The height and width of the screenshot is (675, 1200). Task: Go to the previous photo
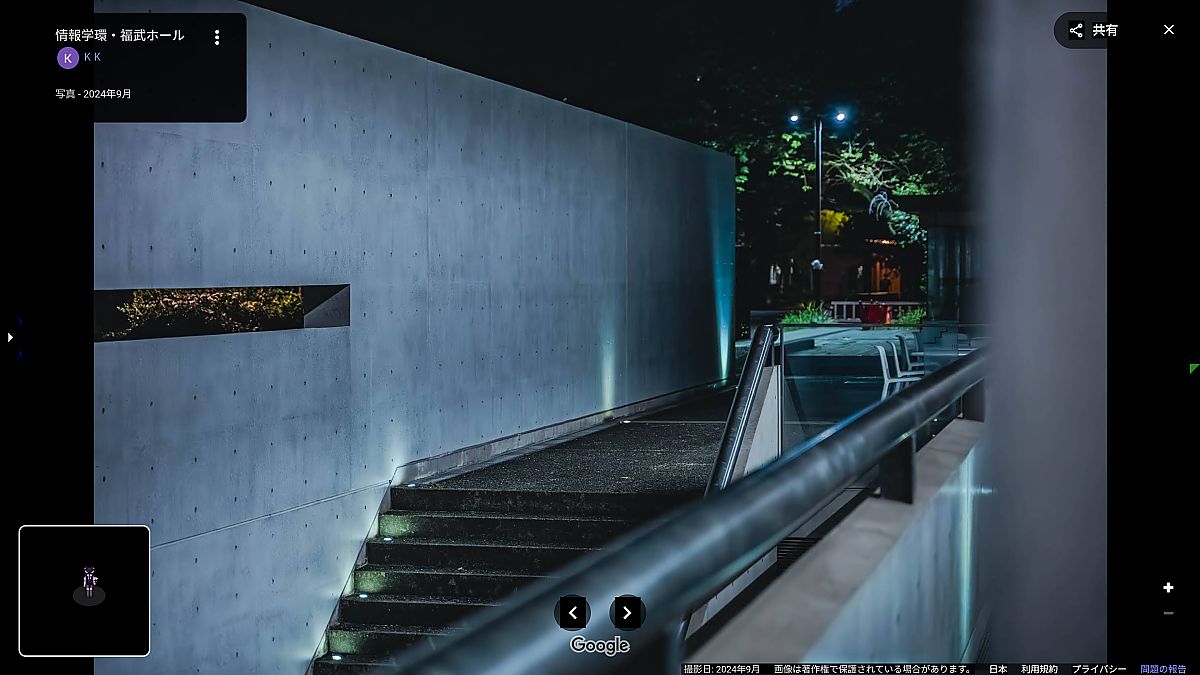point(572,612)
